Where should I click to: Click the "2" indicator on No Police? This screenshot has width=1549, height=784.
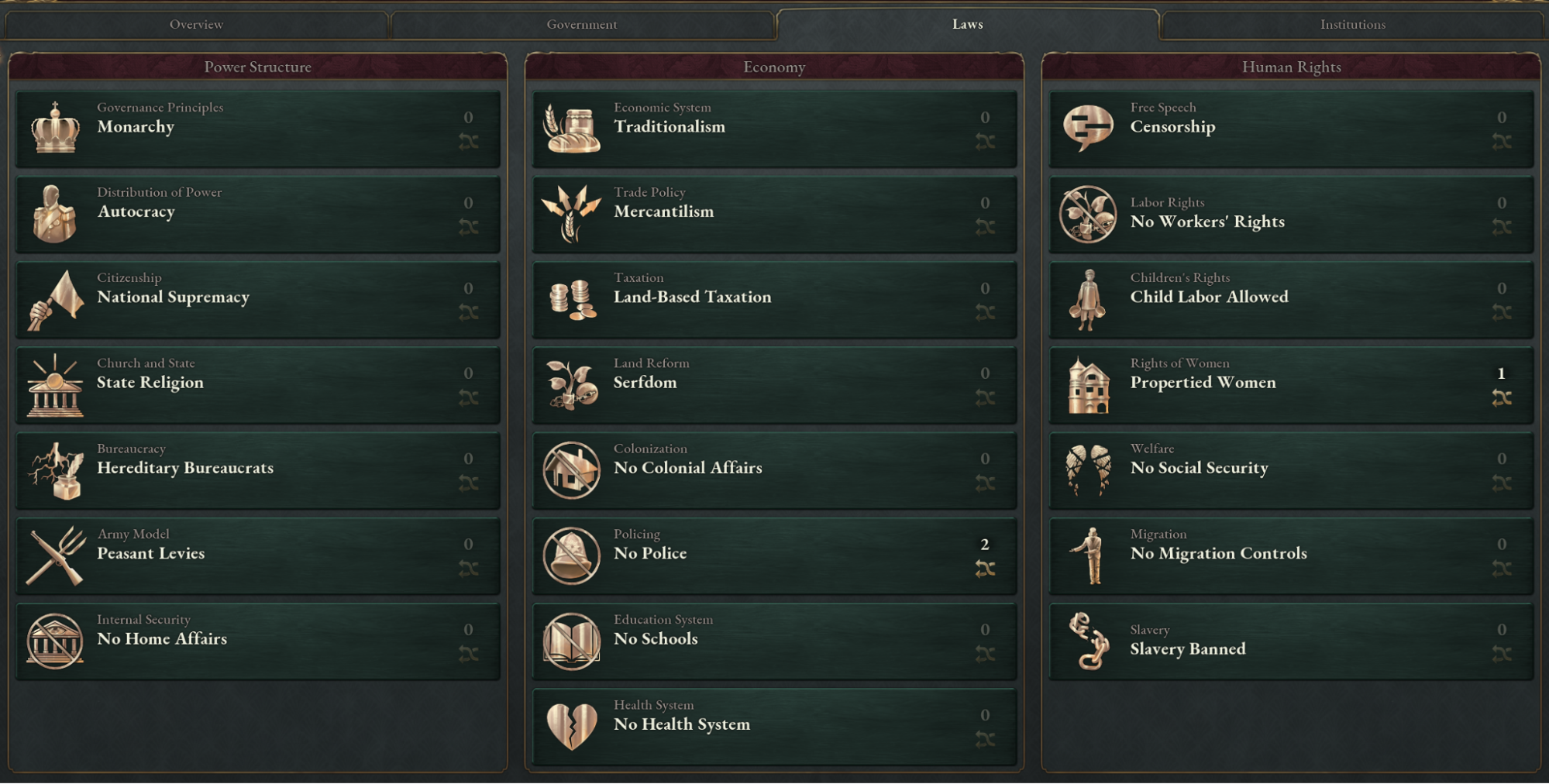coord(985,545)
